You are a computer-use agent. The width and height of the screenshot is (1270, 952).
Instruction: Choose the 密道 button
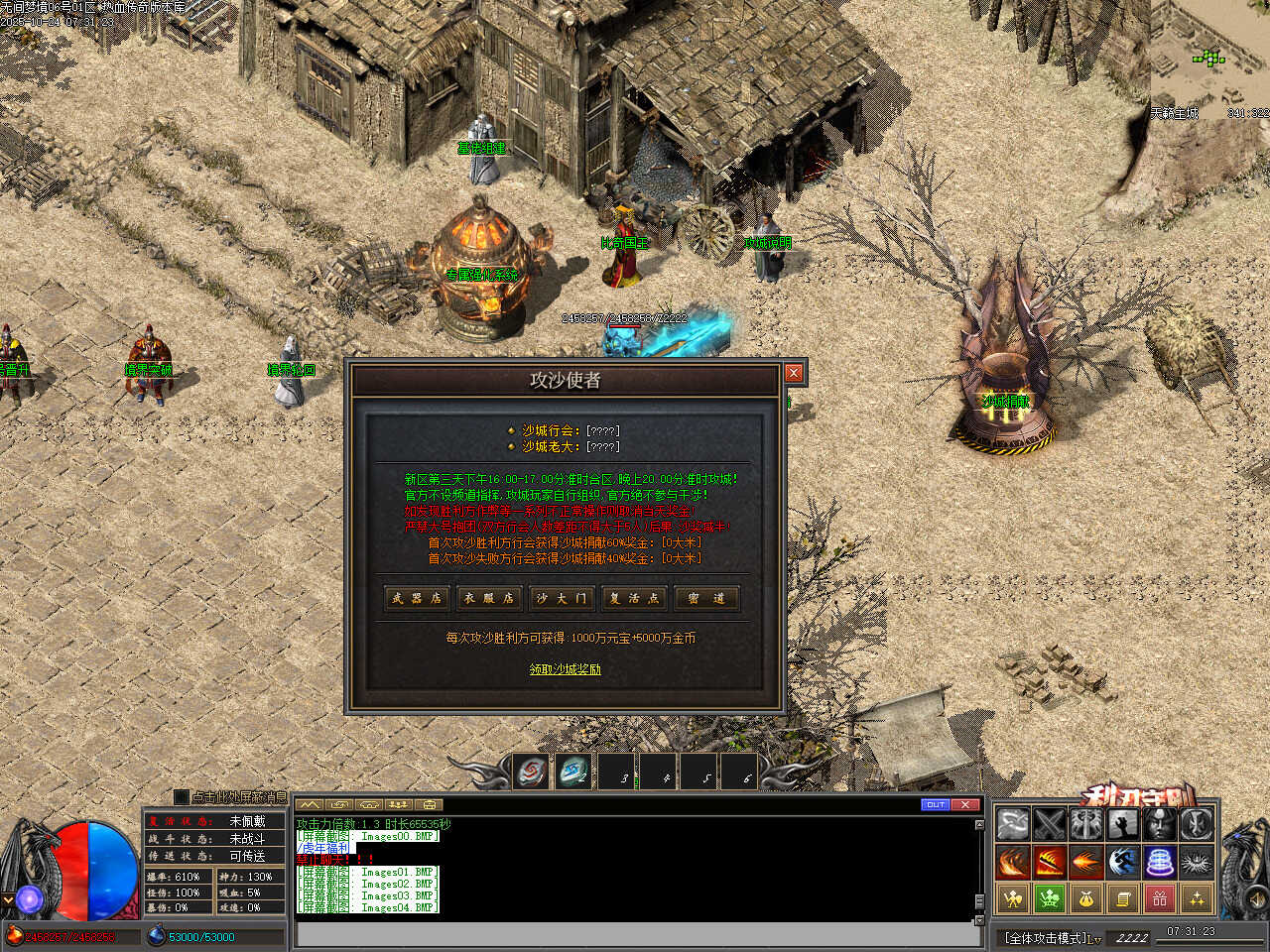click(x=706, y=598)
